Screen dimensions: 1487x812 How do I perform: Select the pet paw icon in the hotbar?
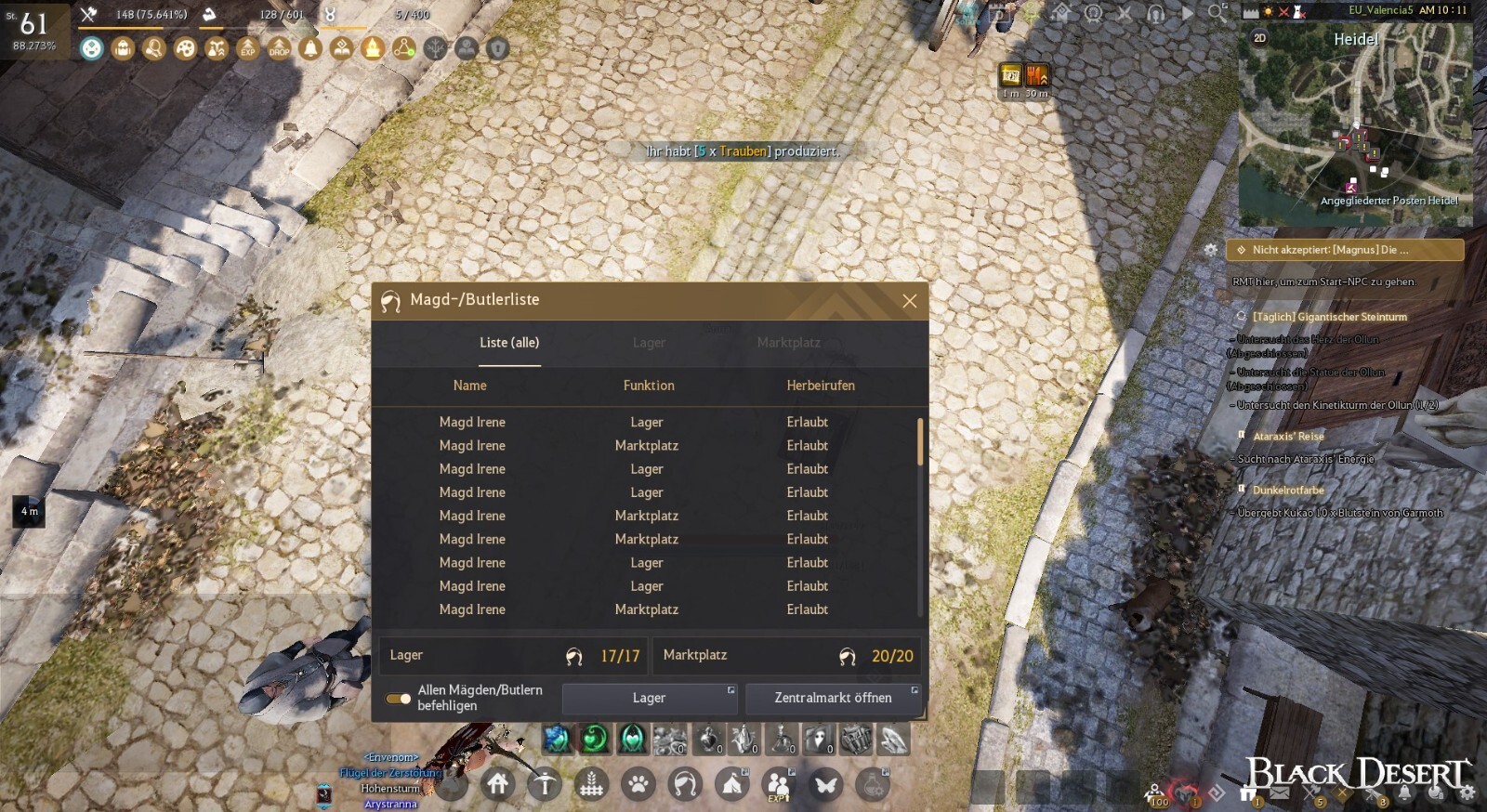click(x=638, y=784)
